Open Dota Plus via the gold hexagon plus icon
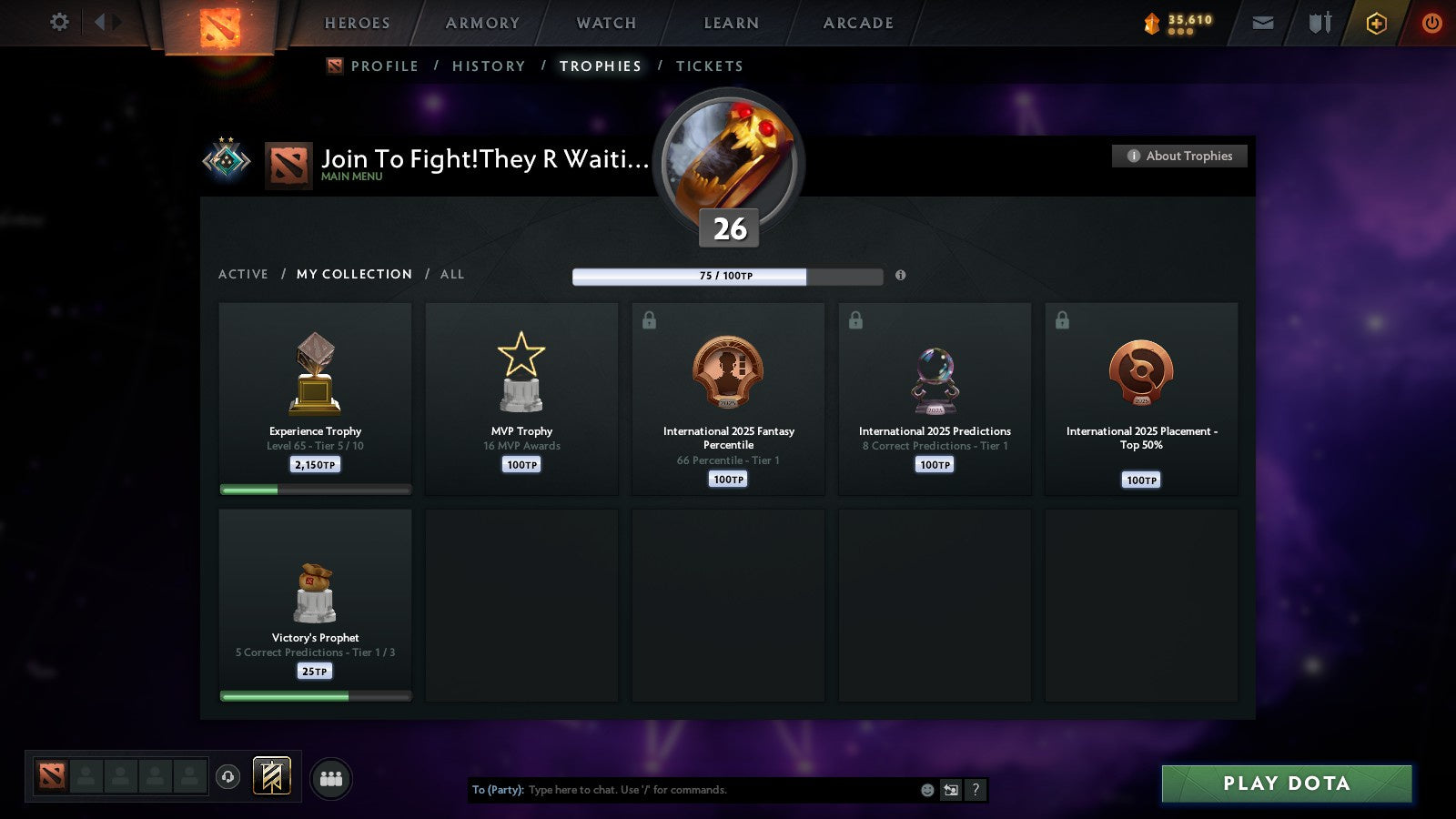Viewport: 1456px width, 819px height. [1377, 23]
